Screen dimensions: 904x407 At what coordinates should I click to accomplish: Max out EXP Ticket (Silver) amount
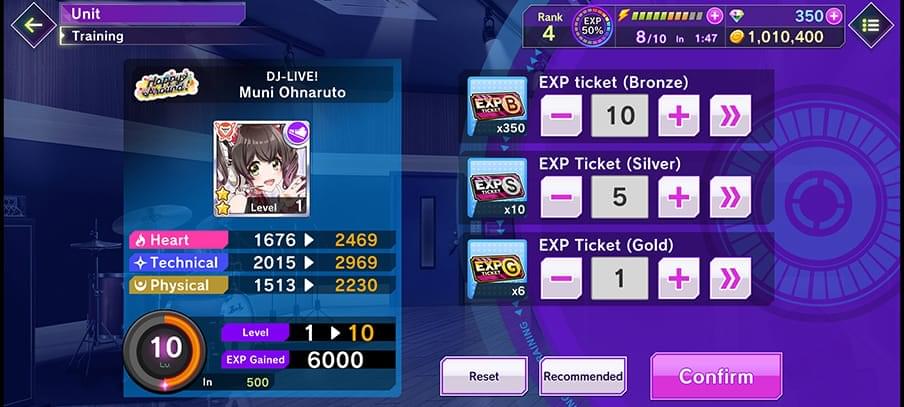click(x=730, y=197)
